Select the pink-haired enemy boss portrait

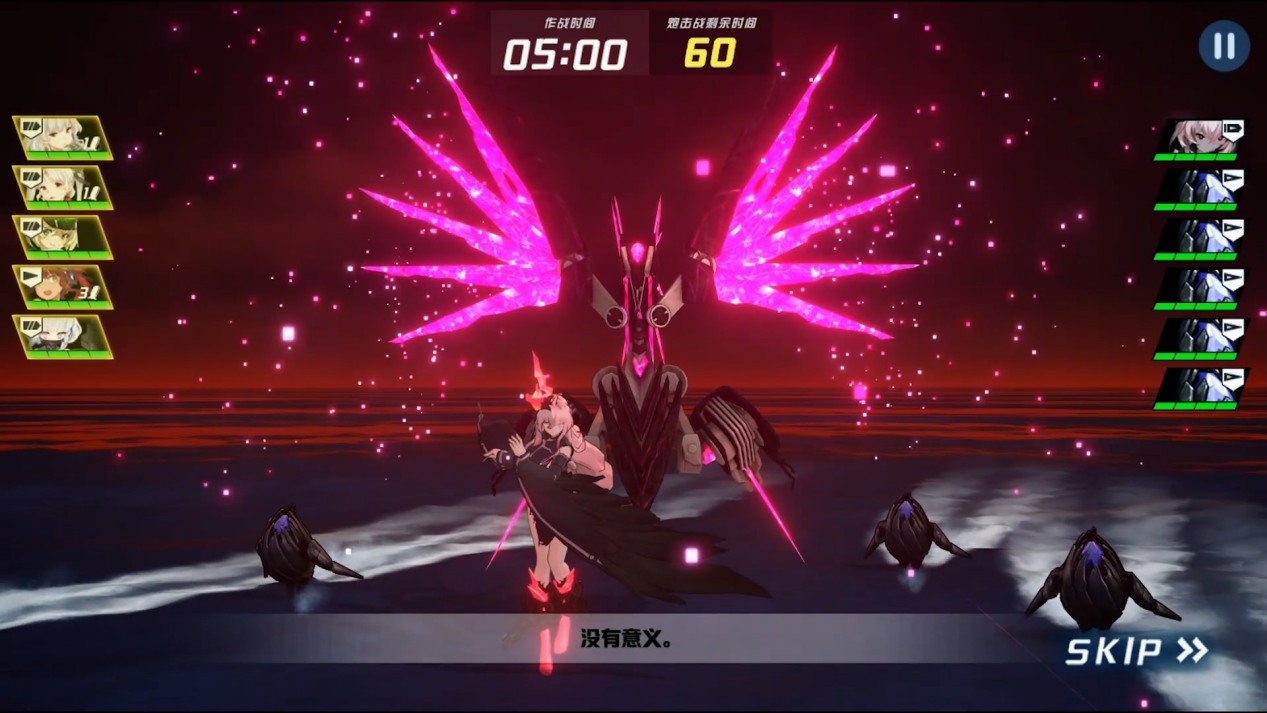click(x=1202, y=138)
